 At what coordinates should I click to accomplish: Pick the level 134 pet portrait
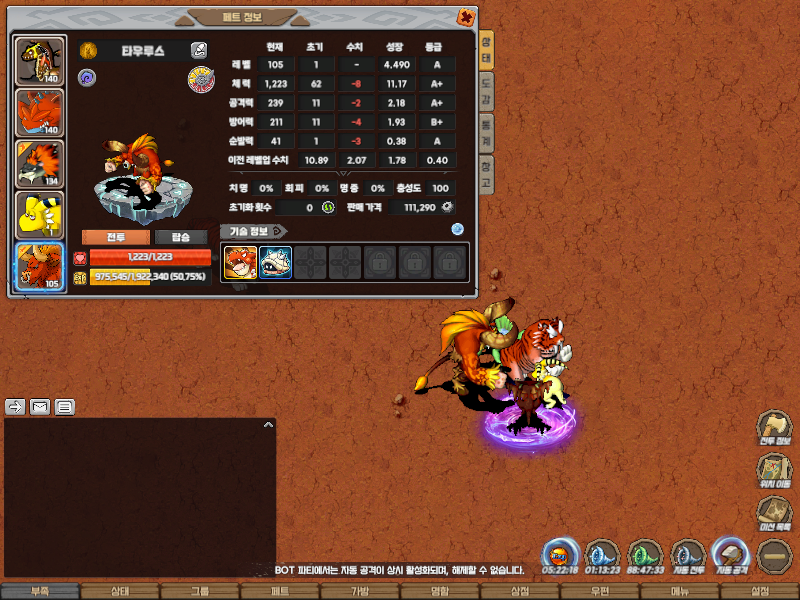pyautogui.click(x=41, y=164)
